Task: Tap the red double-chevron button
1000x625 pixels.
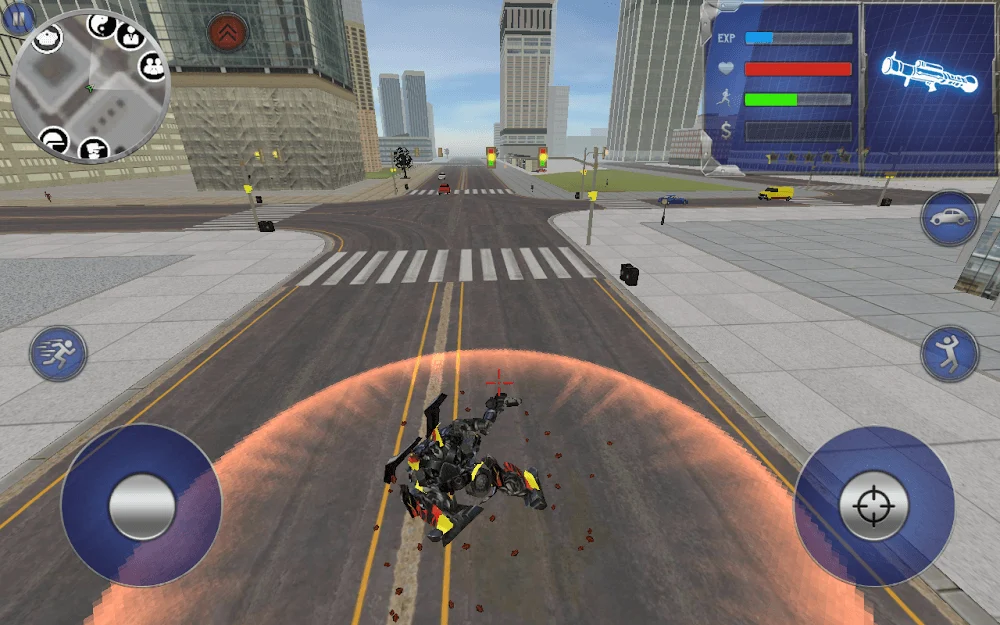Action: (x=227, y=32)
